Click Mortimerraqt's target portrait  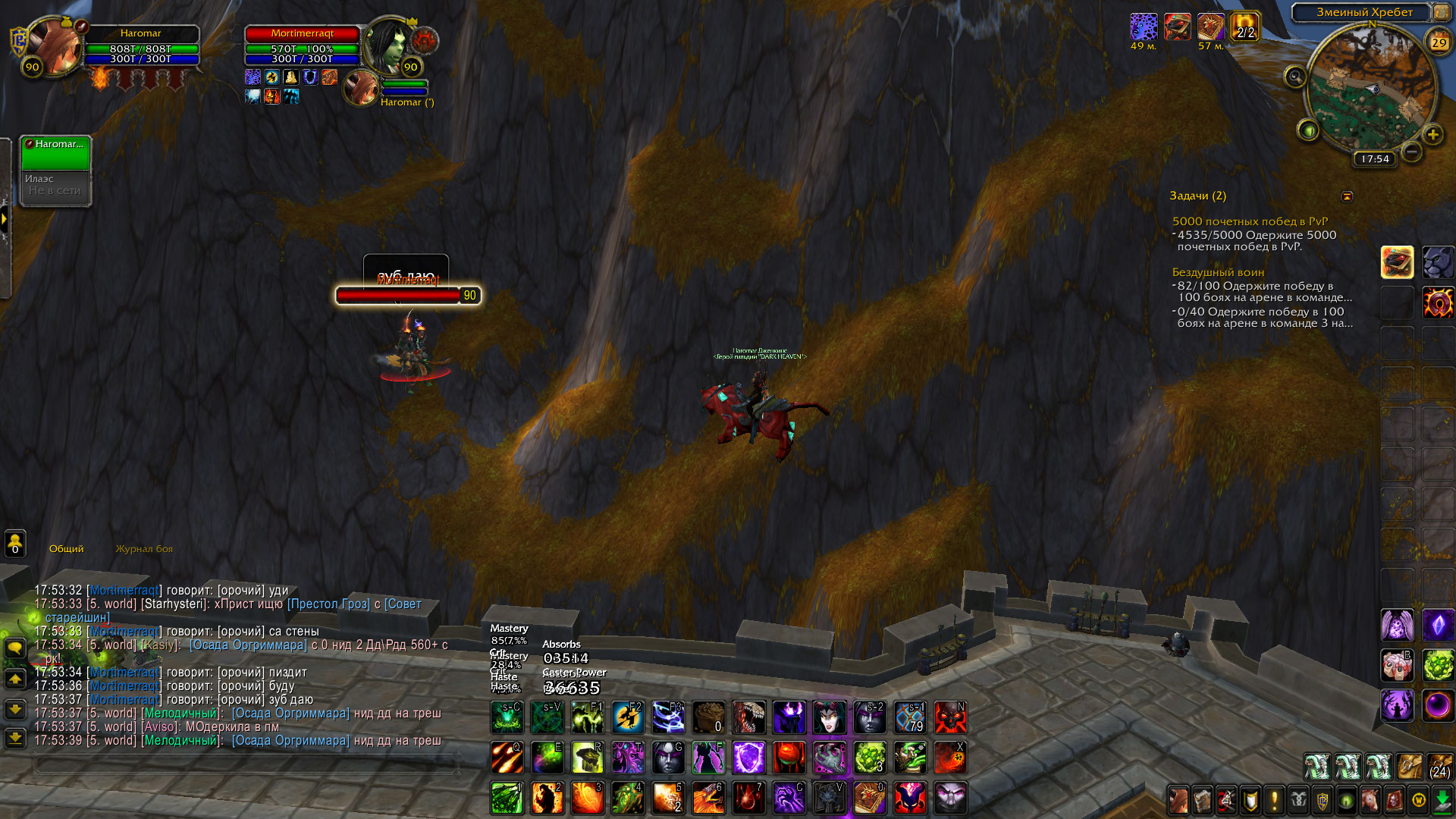388,44
